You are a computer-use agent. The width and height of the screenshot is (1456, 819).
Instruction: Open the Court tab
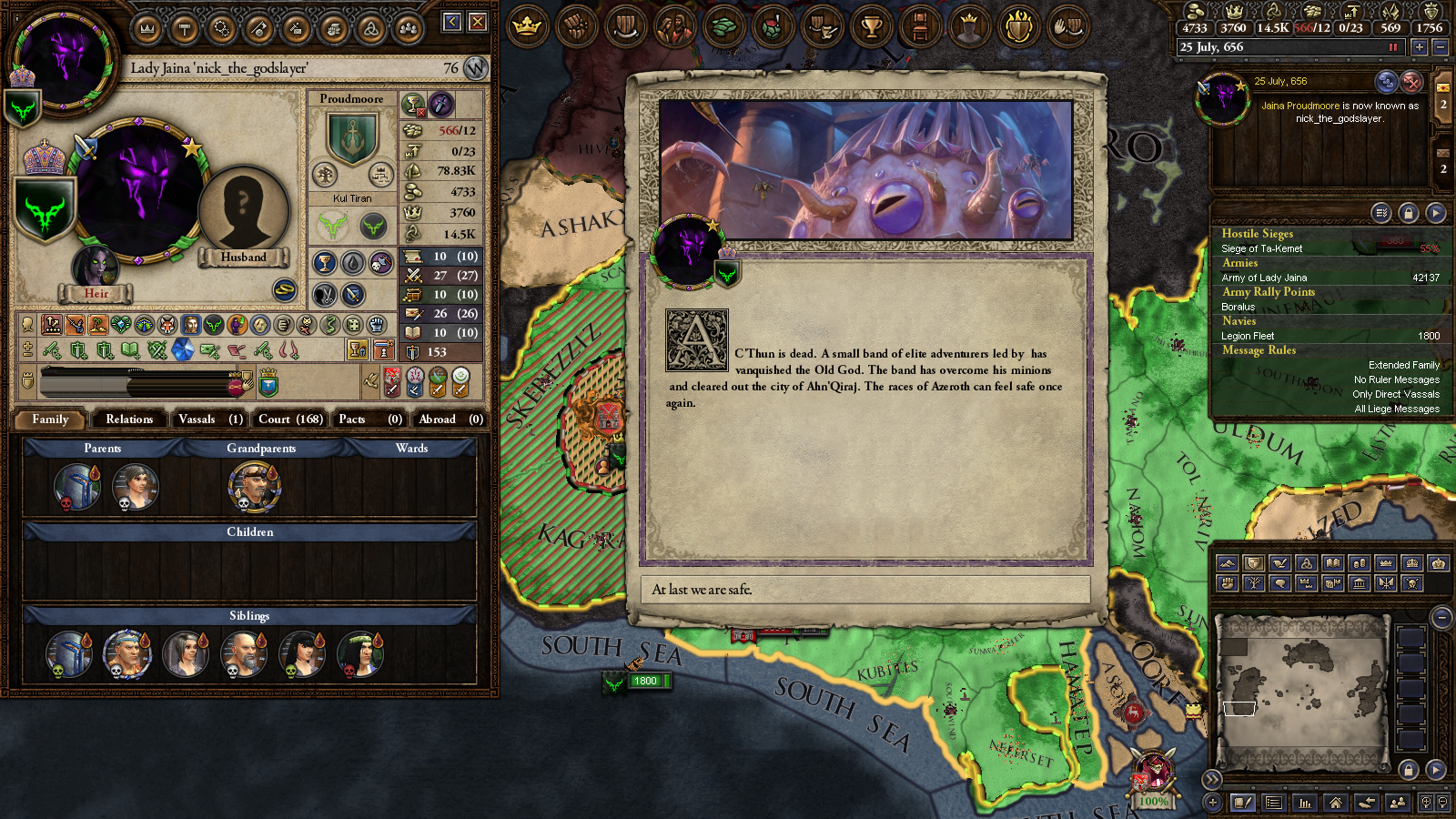pyautogui.click(x=288, y=420)
